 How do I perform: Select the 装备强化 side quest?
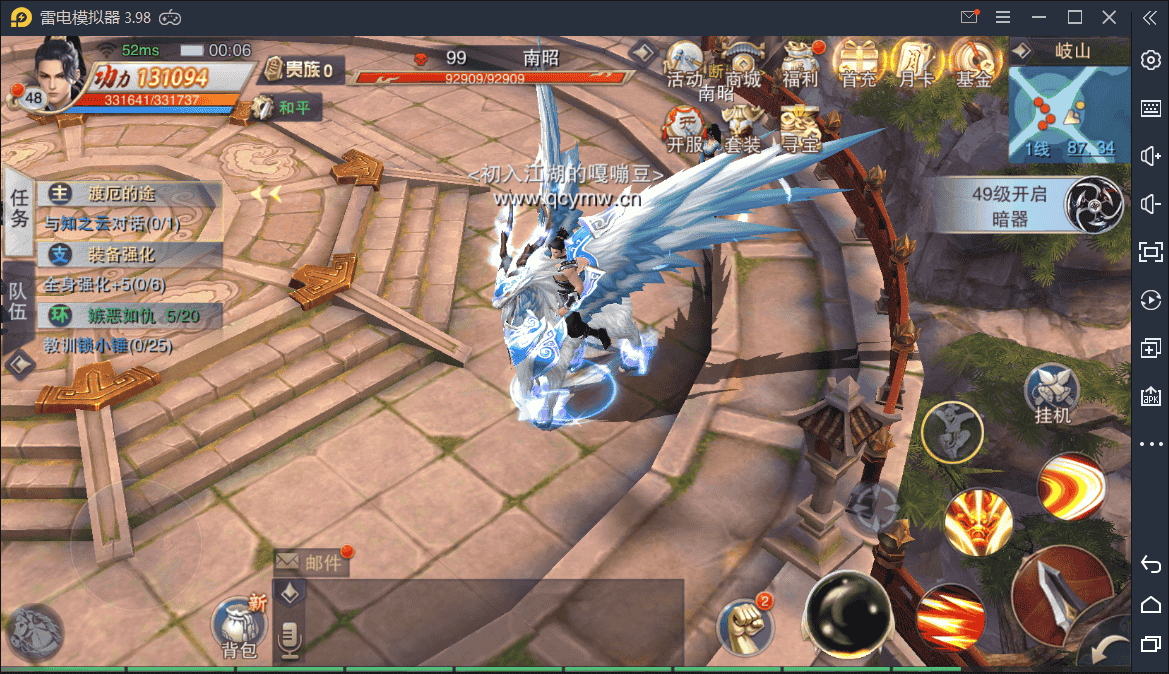pos(130,254)
